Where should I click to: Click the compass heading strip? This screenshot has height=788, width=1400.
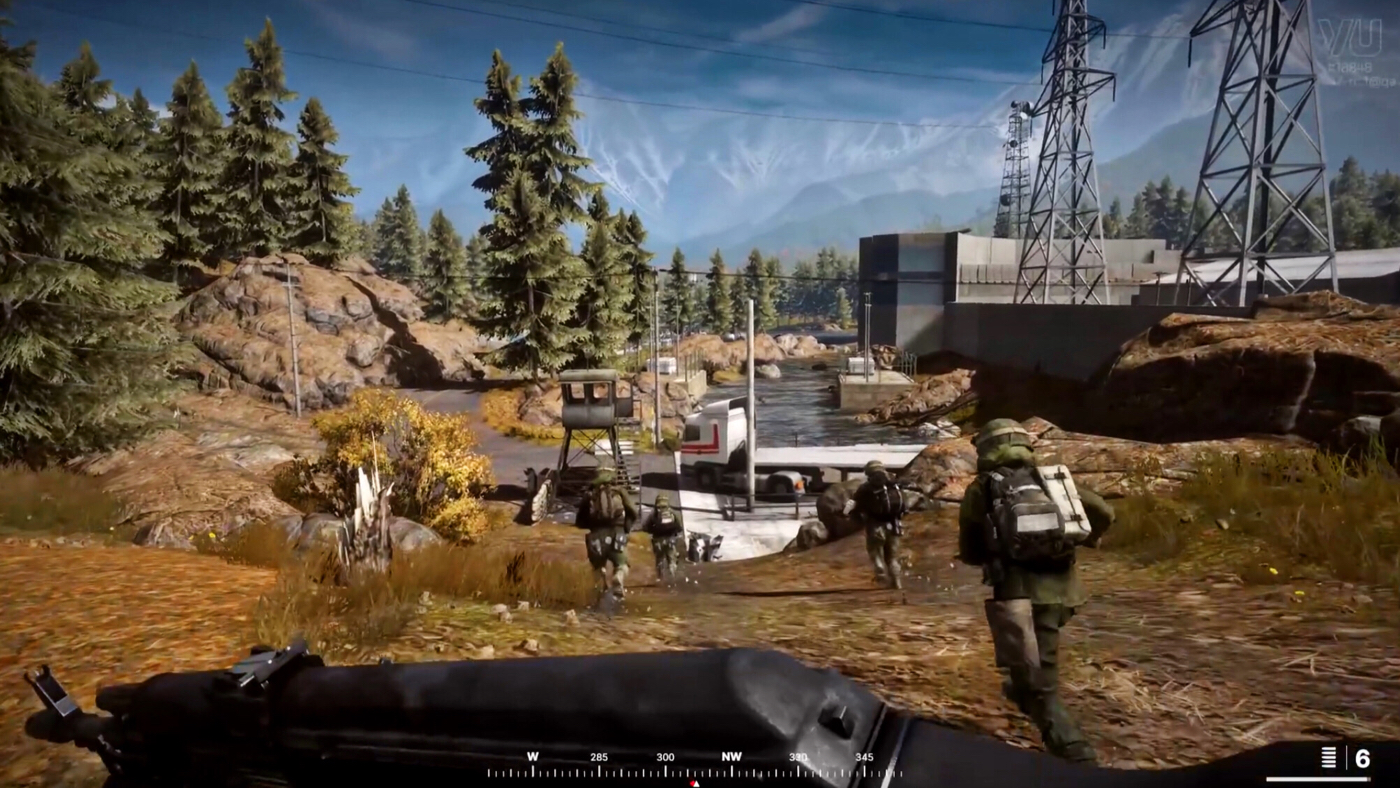pyautogui.click(x=694, y=765)
